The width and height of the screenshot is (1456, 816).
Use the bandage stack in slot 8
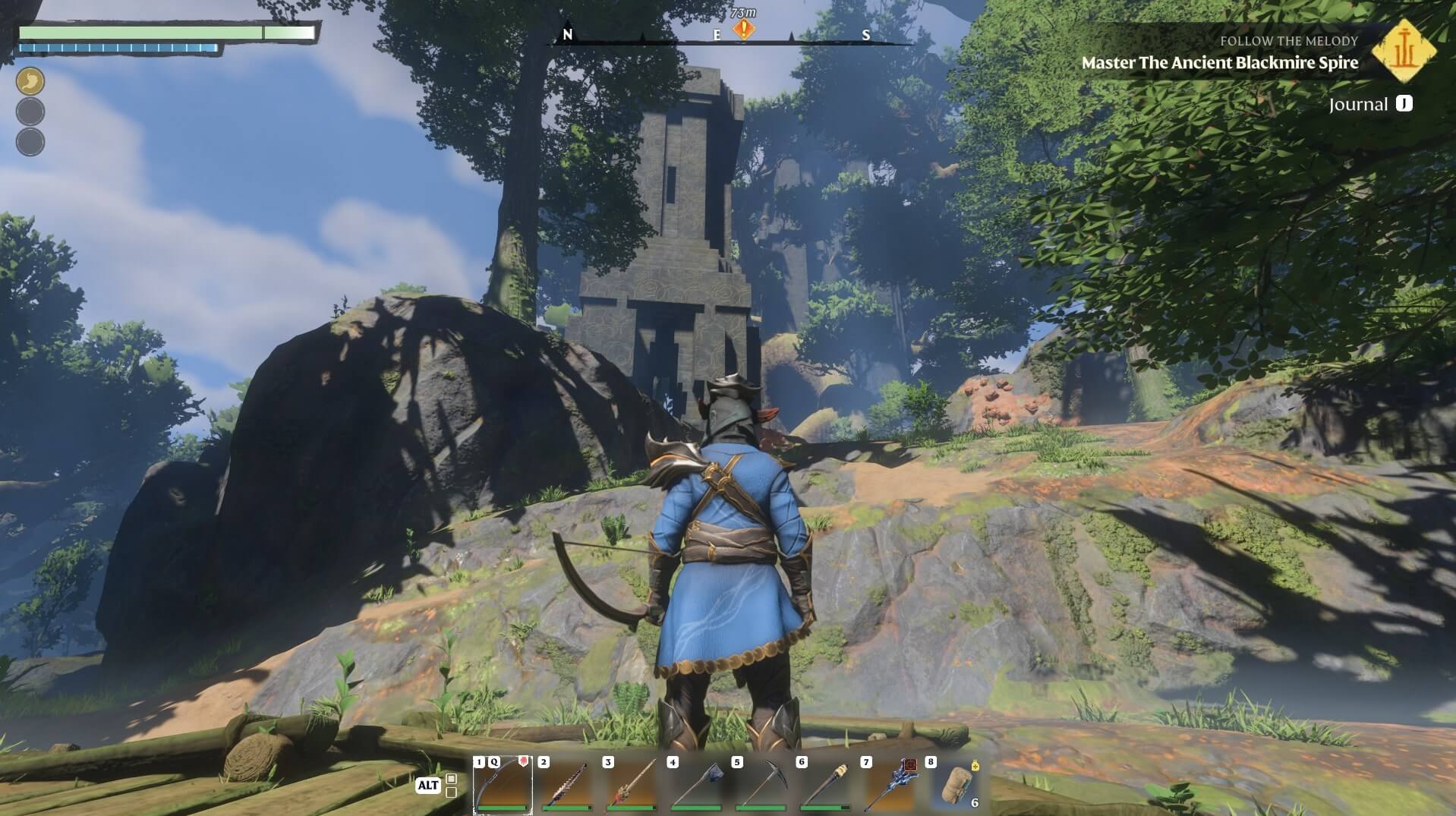click(955, 785)
